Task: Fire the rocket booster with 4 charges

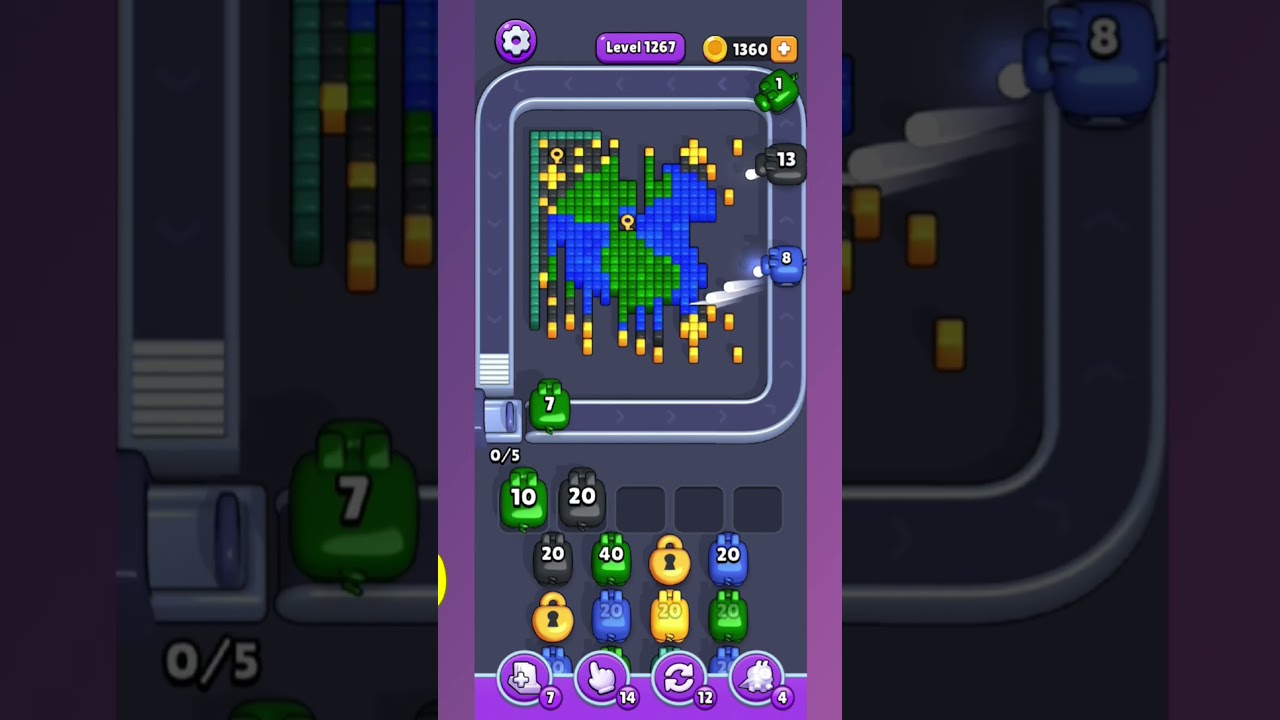Action: 758,677
